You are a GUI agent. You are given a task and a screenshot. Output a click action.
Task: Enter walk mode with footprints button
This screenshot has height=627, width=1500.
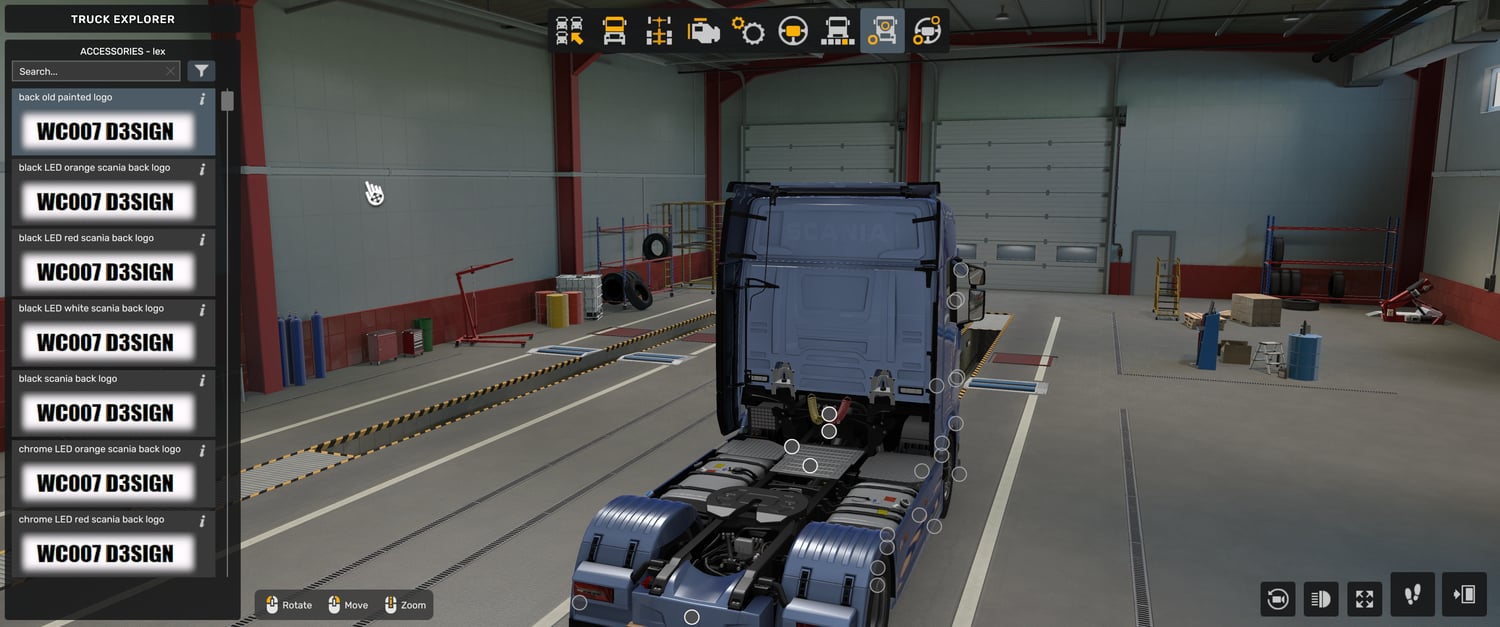[x=1412, y=595]
